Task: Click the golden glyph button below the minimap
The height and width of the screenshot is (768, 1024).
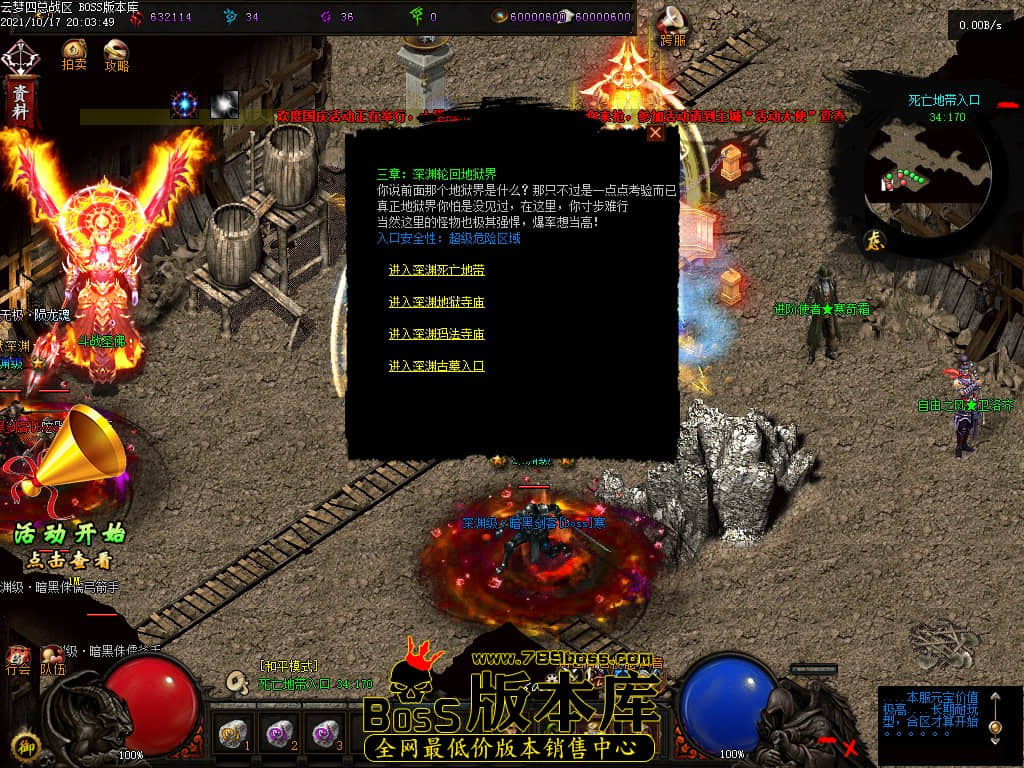Action: click(873, 240)
